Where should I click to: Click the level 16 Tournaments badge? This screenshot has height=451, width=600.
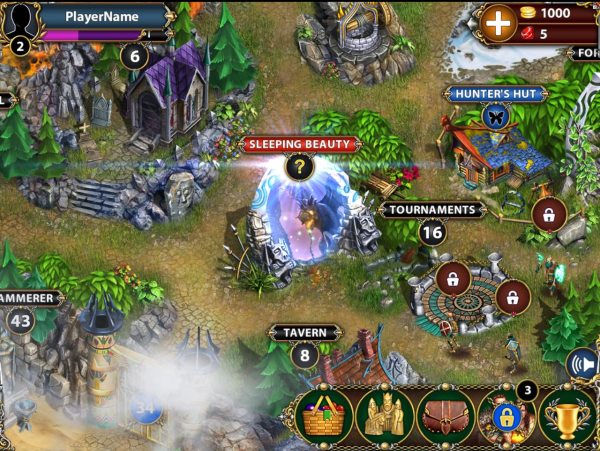pos(432,233)
